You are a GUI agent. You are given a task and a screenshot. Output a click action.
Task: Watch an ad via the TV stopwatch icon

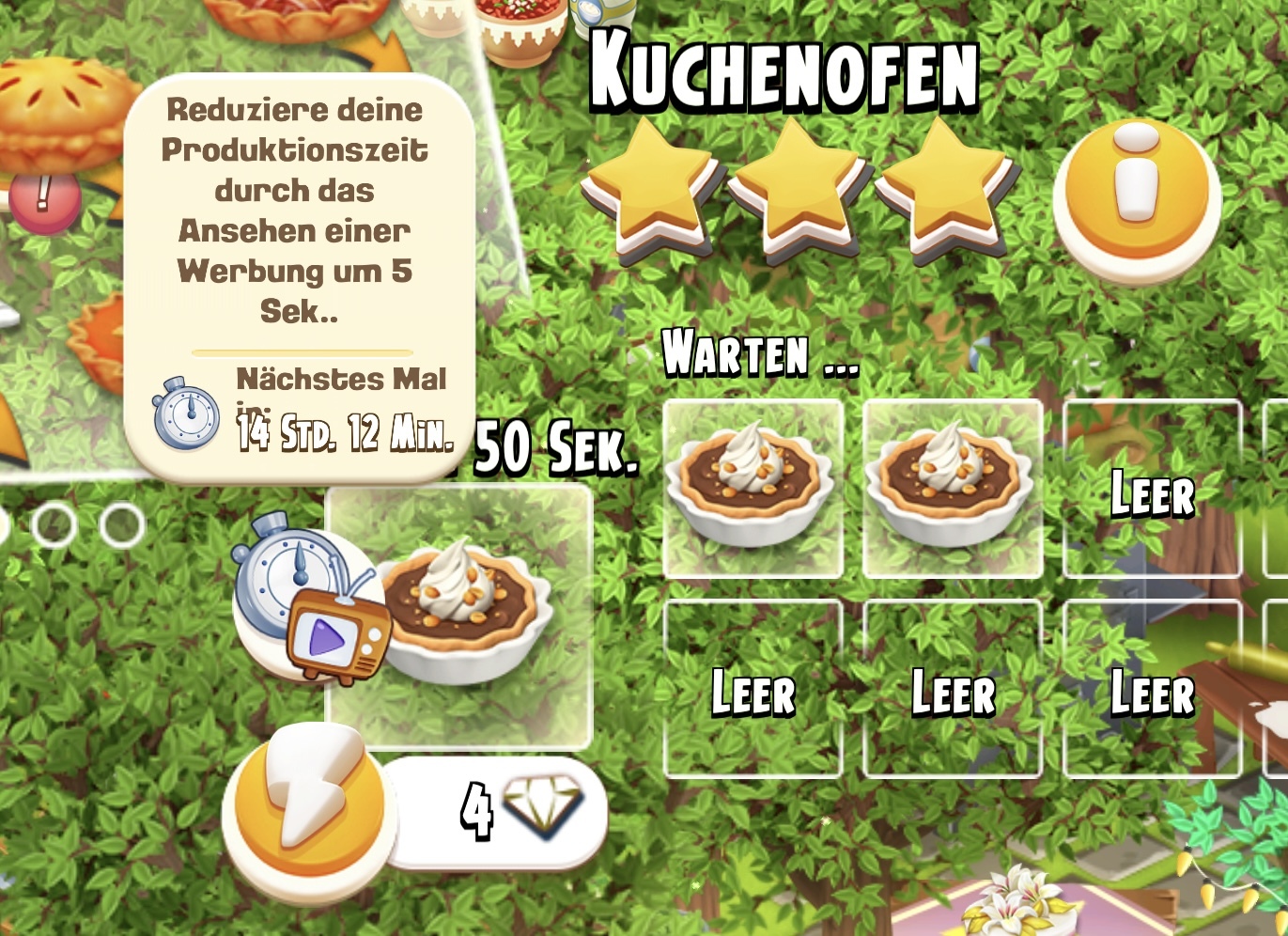coord(312,601)
